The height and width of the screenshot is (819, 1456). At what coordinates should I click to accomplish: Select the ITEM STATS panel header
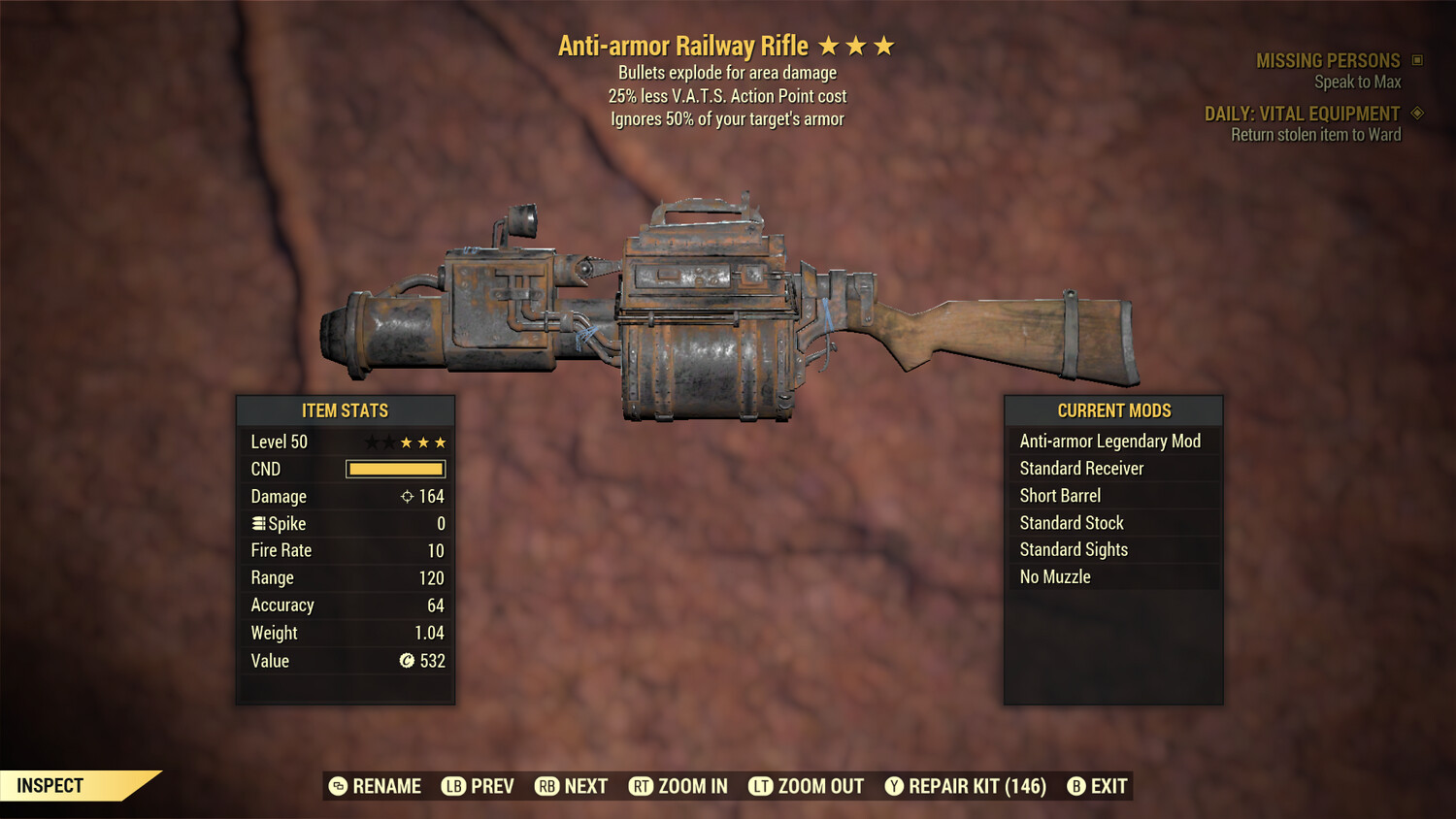tap(346, 410)
